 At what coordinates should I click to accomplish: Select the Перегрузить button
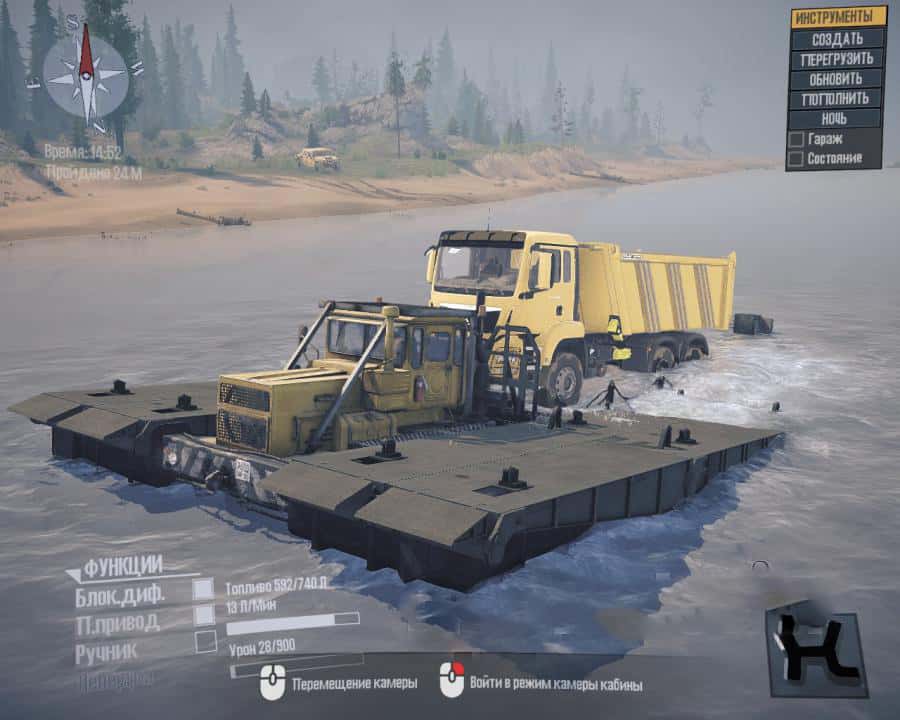click(837, 59)
